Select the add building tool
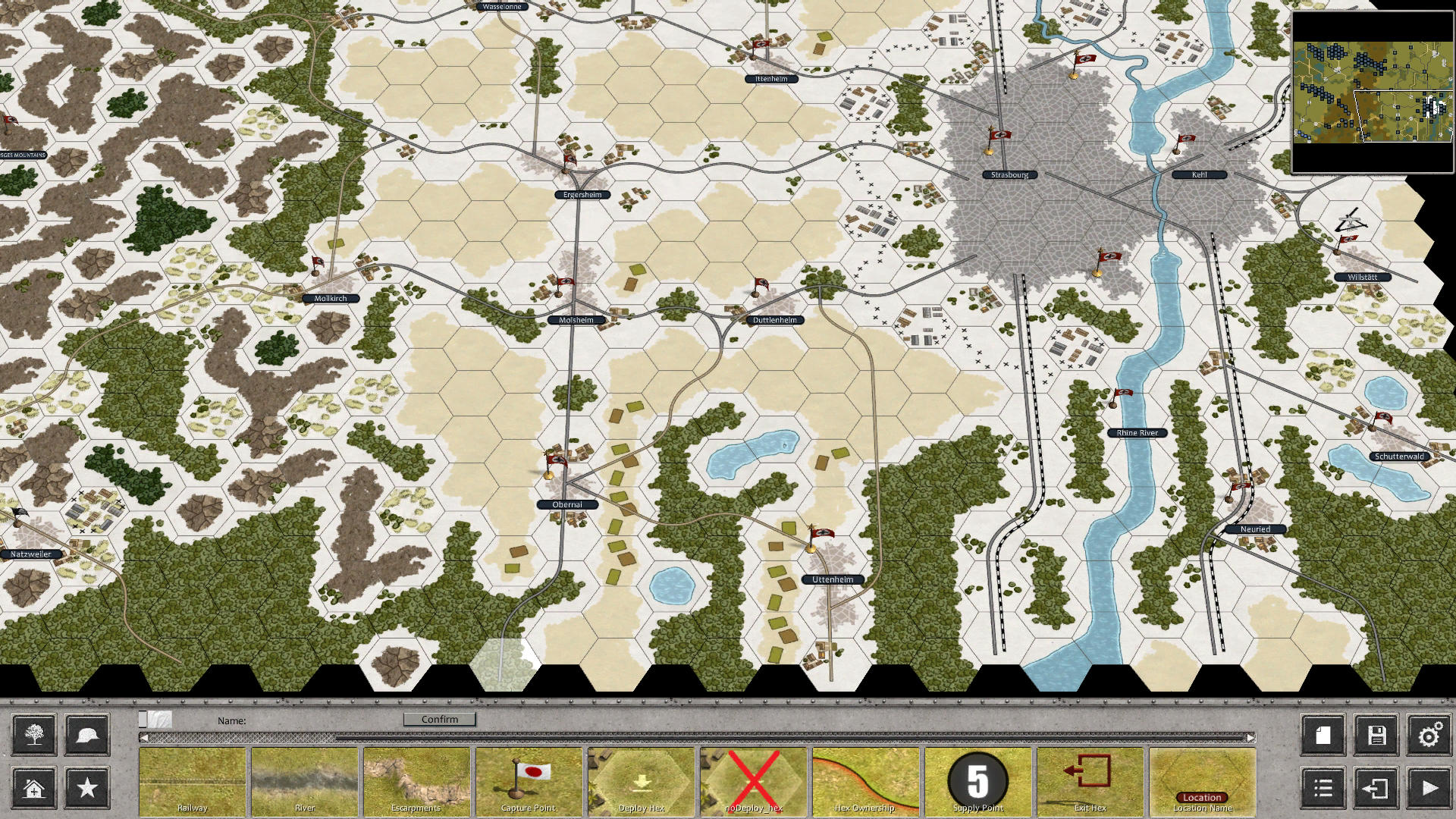The width and height of the screenshot is (1456, 819). point(33,788)
